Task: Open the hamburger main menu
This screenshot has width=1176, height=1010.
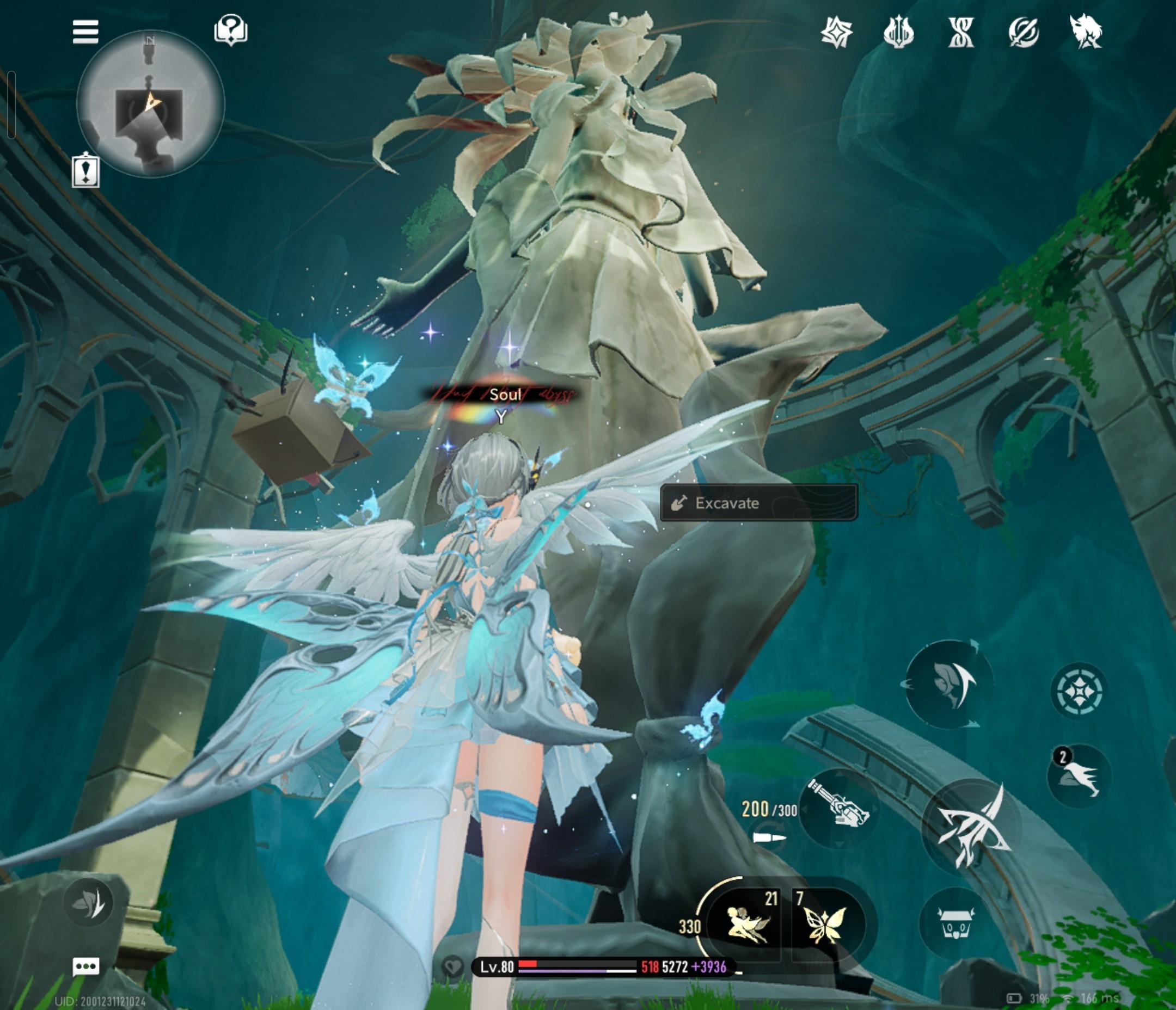Action: pos(85,32)
